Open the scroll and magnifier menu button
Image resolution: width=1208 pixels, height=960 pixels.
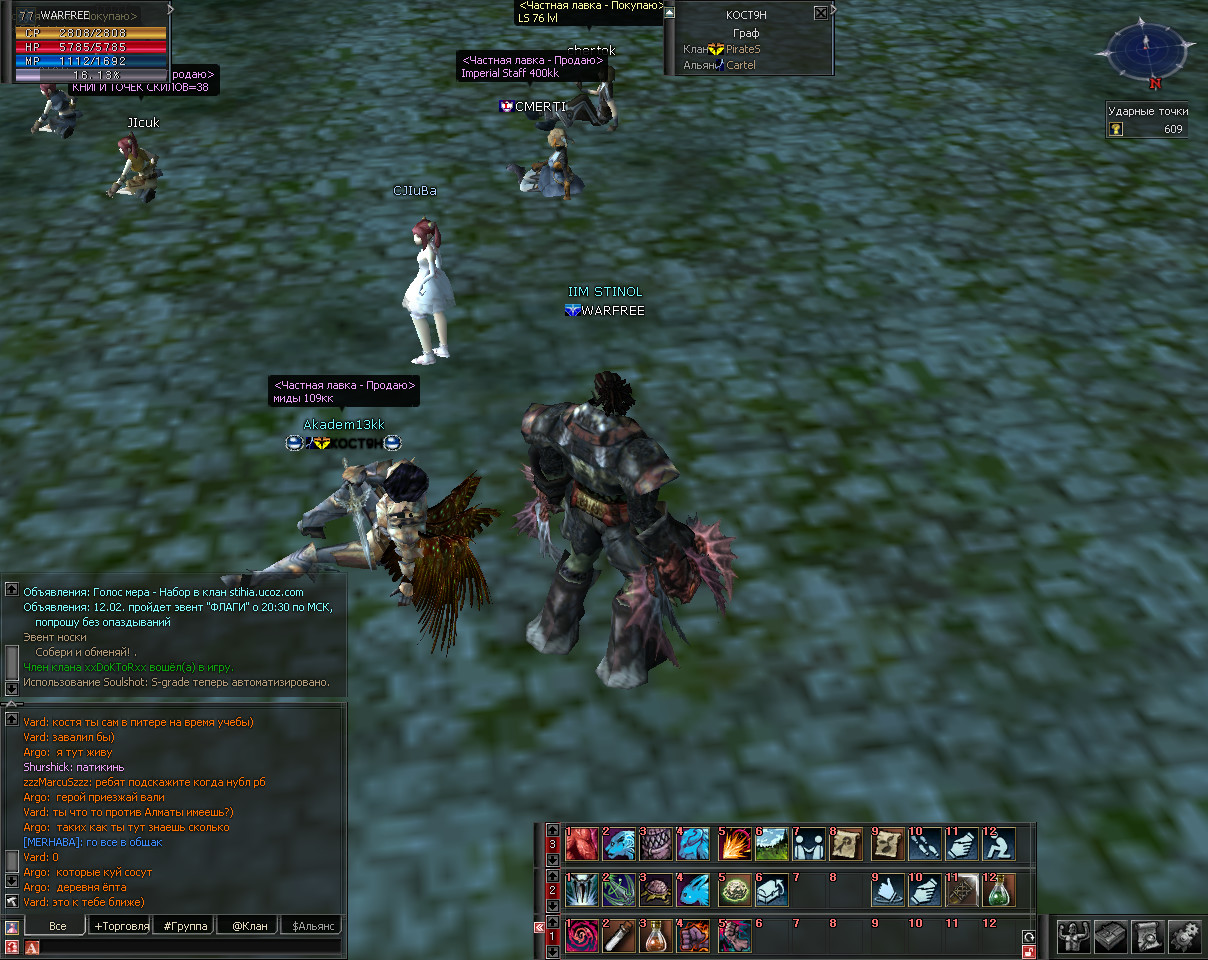1148,935
